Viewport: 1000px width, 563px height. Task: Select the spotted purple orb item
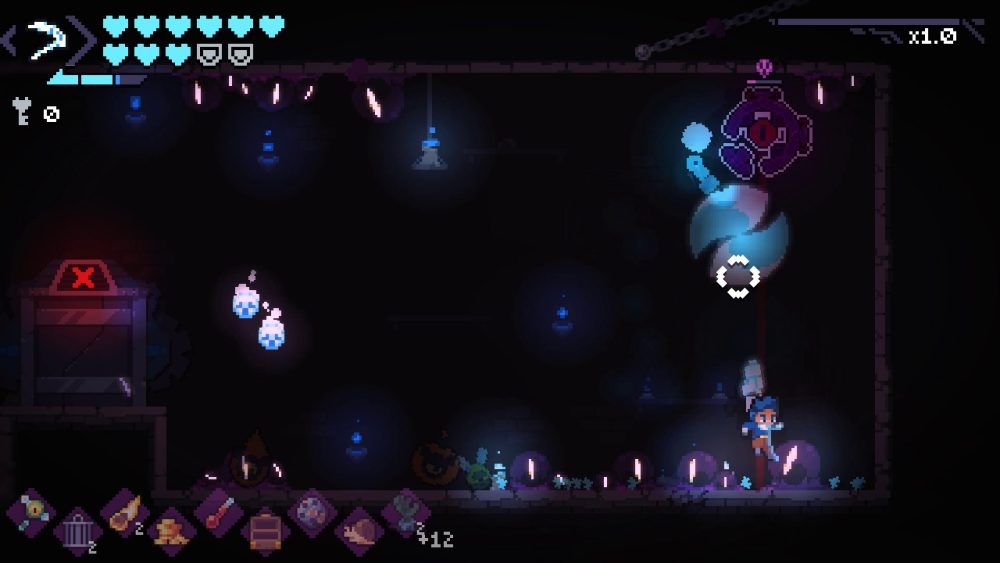[x=312, y=512]
